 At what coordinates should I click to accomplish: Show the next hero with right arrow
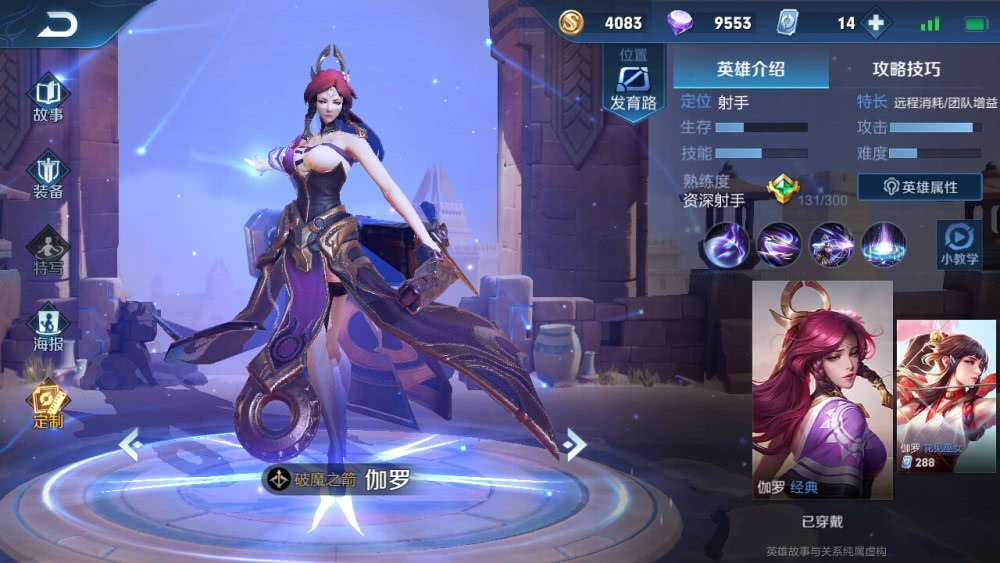[572, 443]
